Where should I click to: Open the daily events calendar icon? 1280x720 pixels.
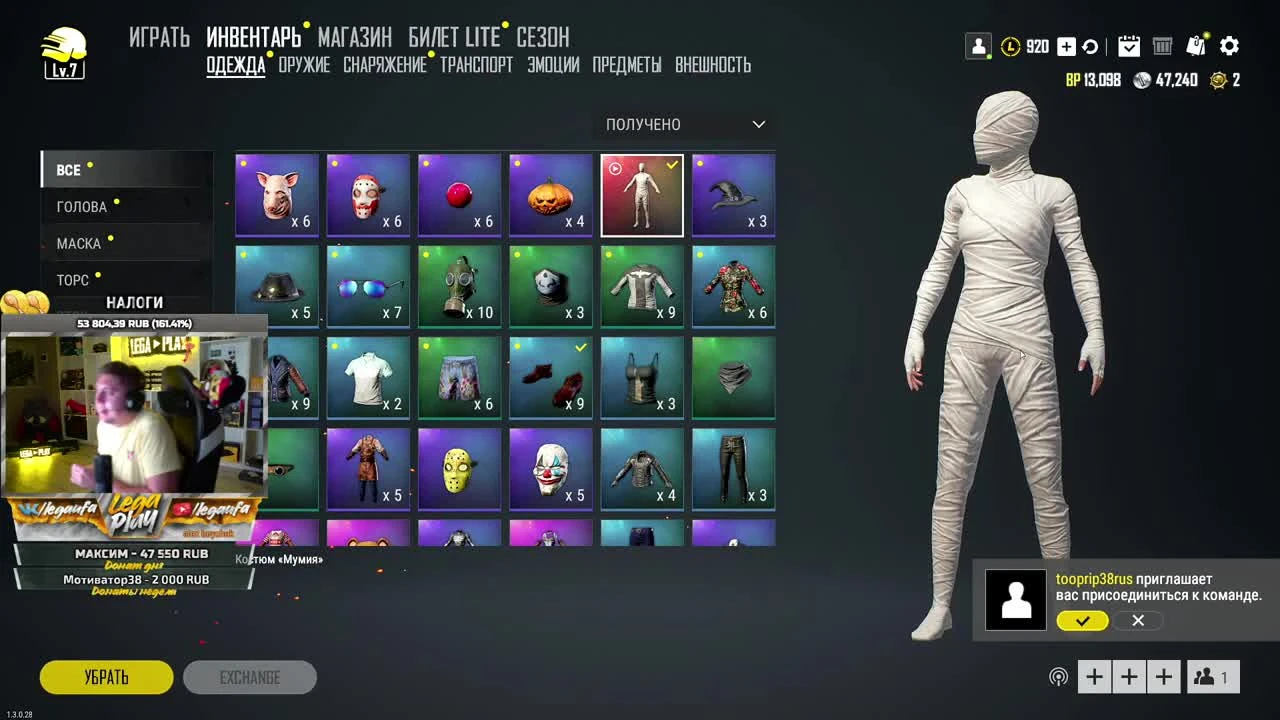(x=1130, y=45)
